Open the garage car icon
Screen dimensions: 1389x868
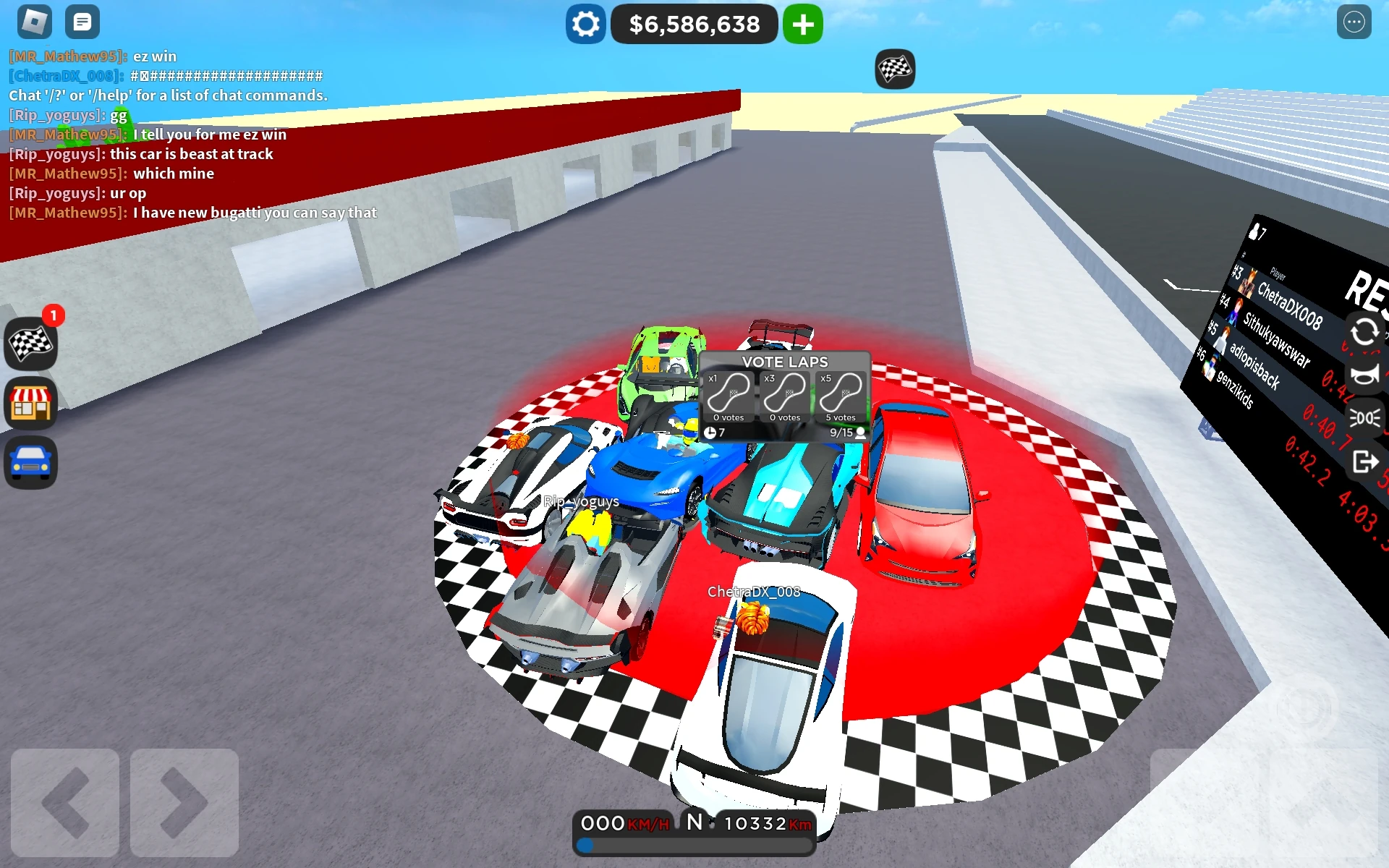30,462
